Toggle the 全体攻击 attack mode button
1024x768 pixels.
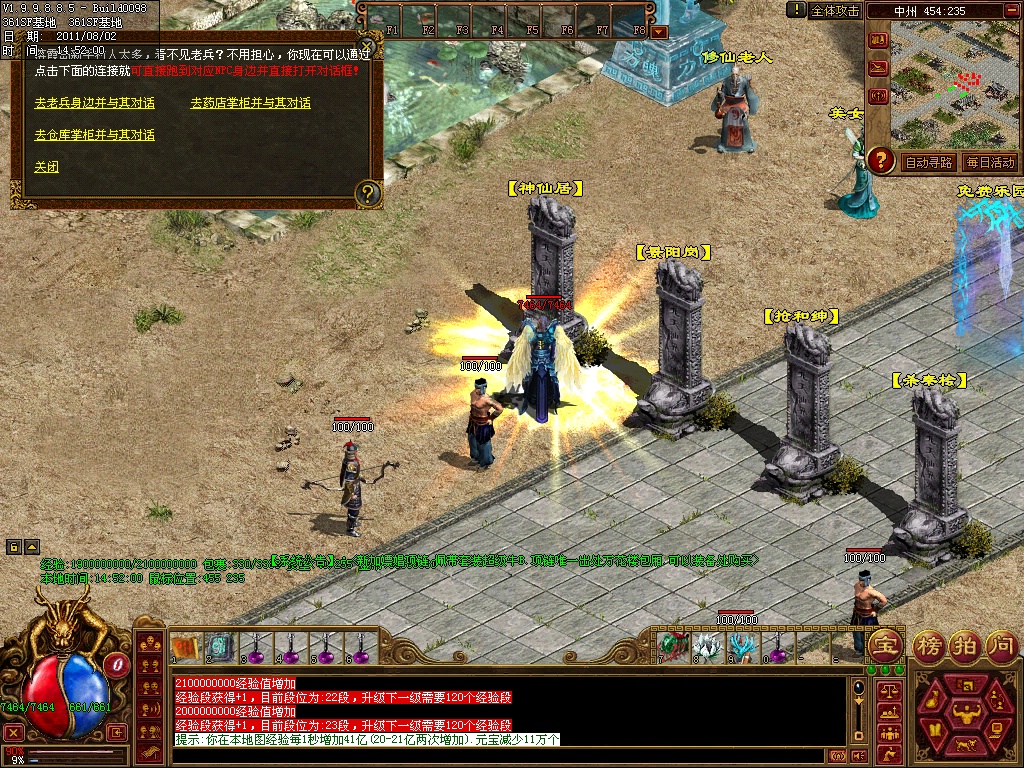[x=835, y=10]
